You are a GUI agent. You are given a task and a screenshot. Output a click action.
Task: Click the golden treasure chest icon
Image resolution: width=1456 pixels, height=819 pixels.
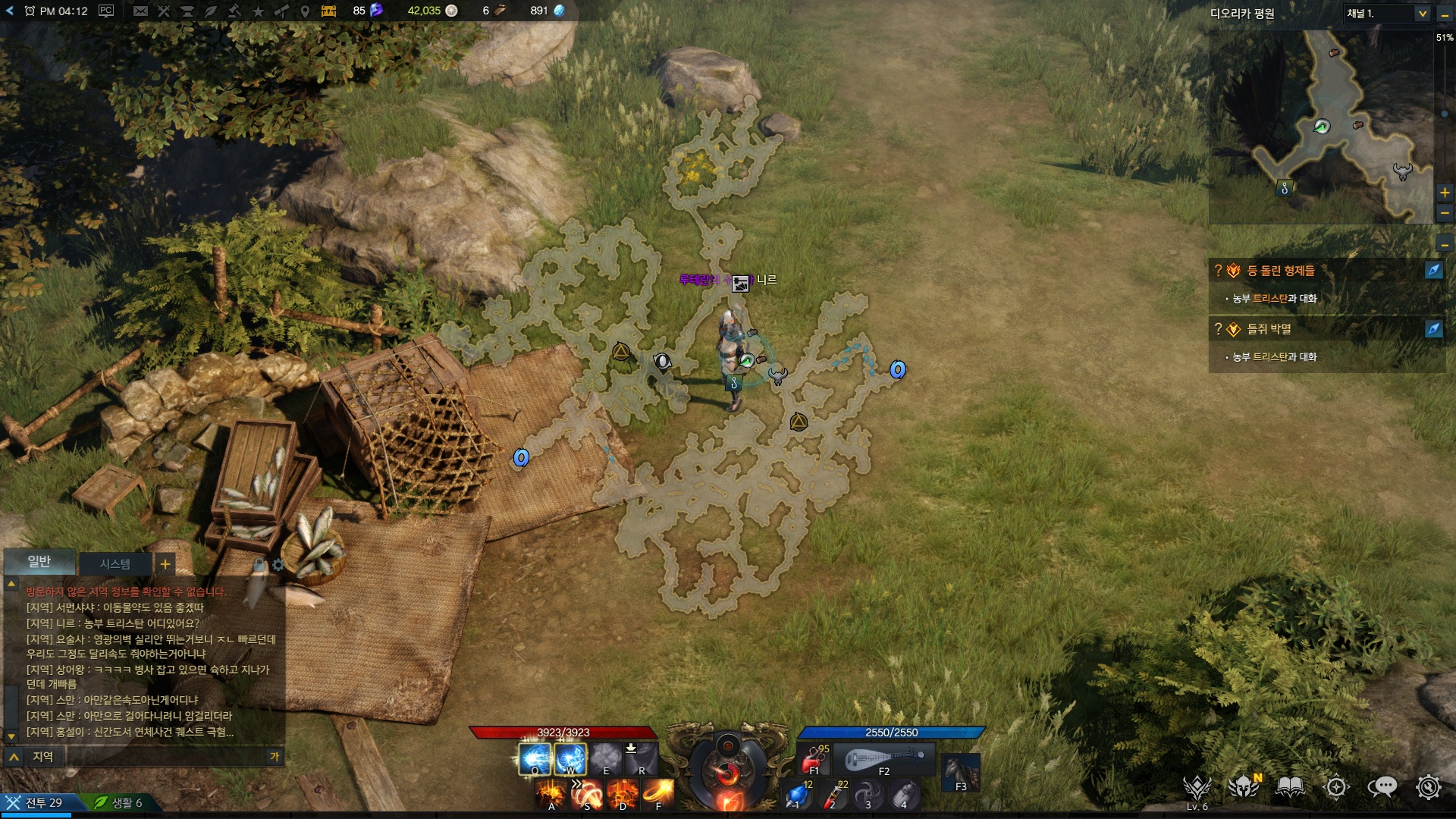click(328, 11)
